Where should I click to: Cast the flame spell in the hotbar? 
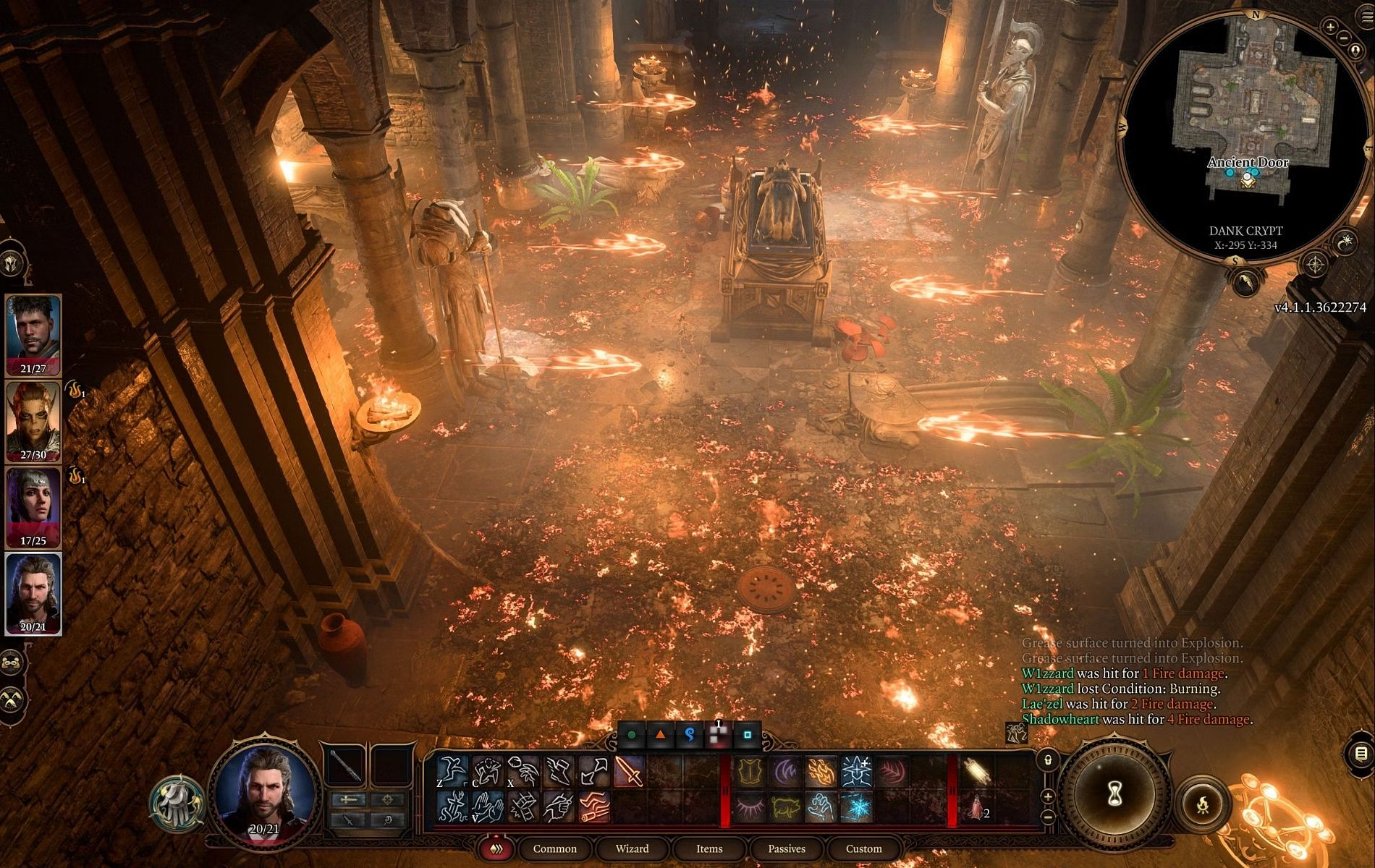click(821, 772)
